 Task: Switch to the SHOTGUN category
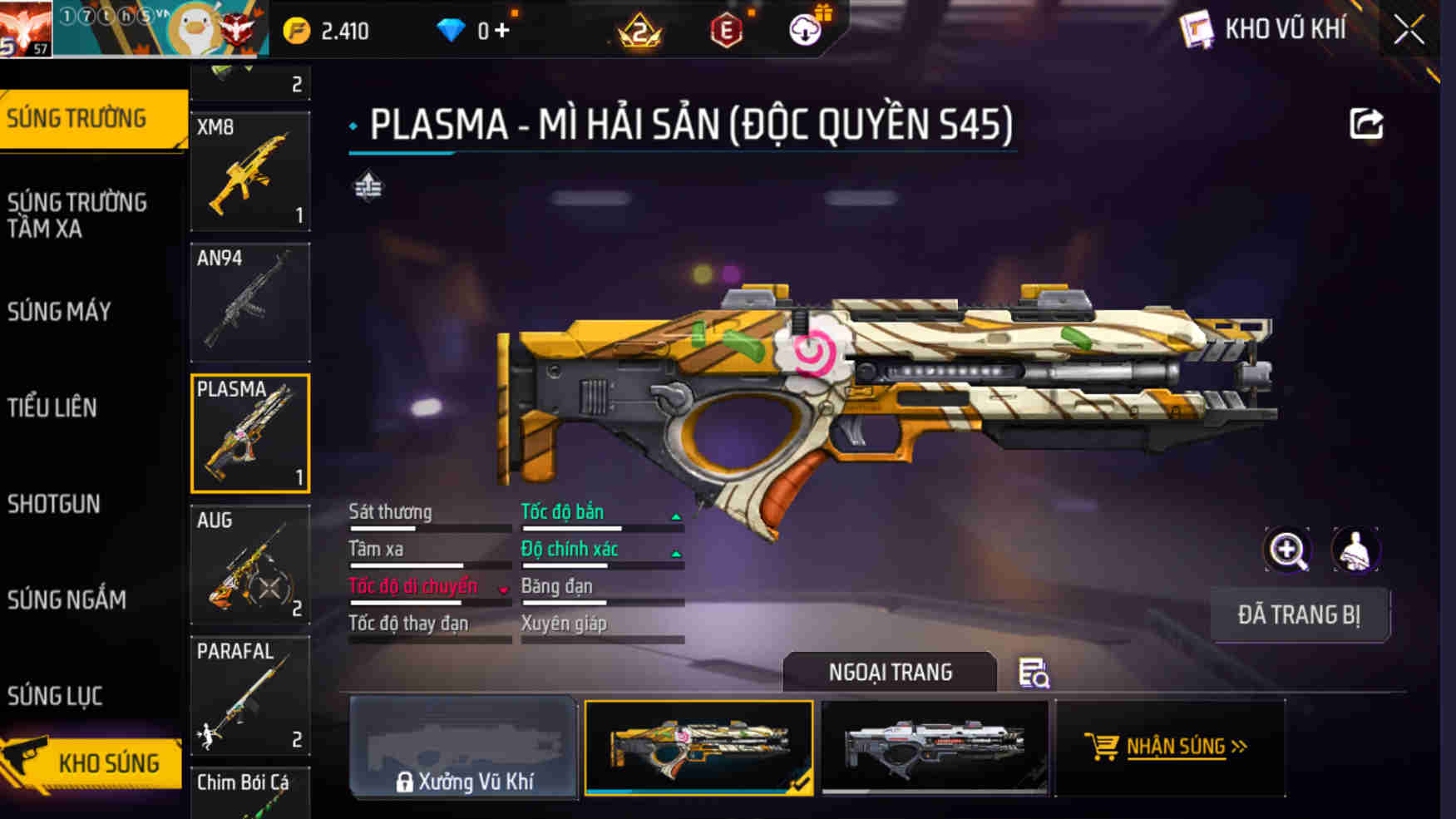click(54, 504)
